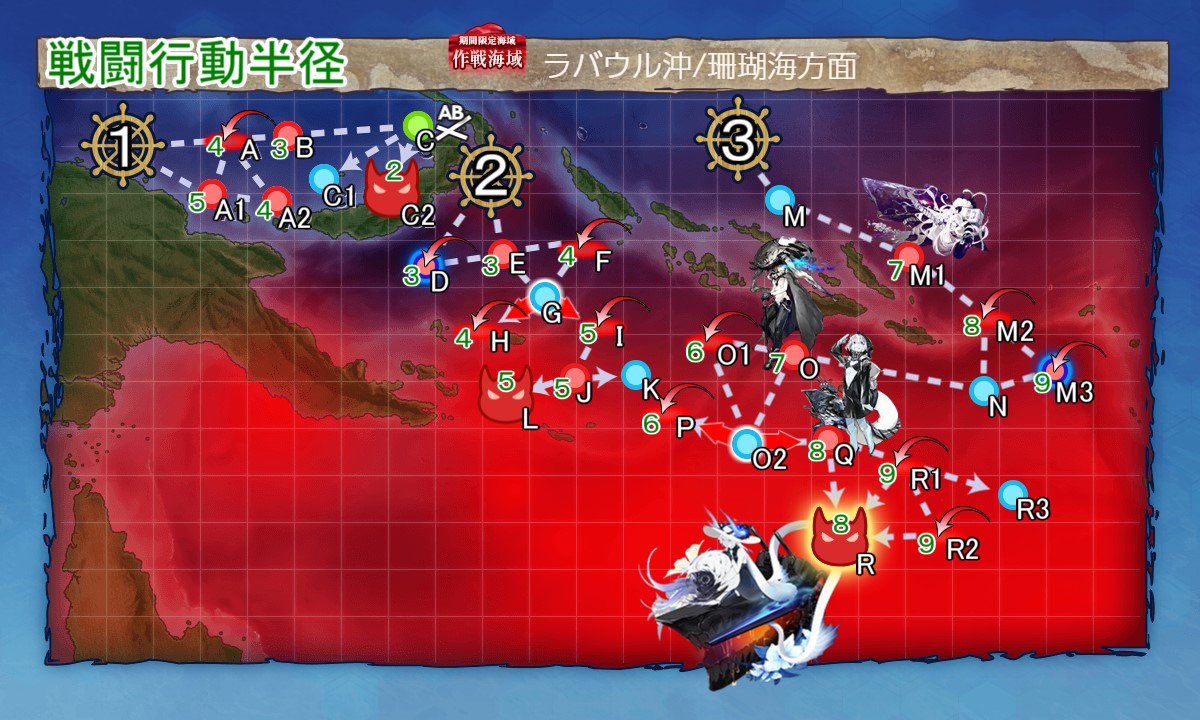The width and height of the screenshot is (1200, 720).
Task: Click the boss node C2 marker
Action: coord(393,187)
